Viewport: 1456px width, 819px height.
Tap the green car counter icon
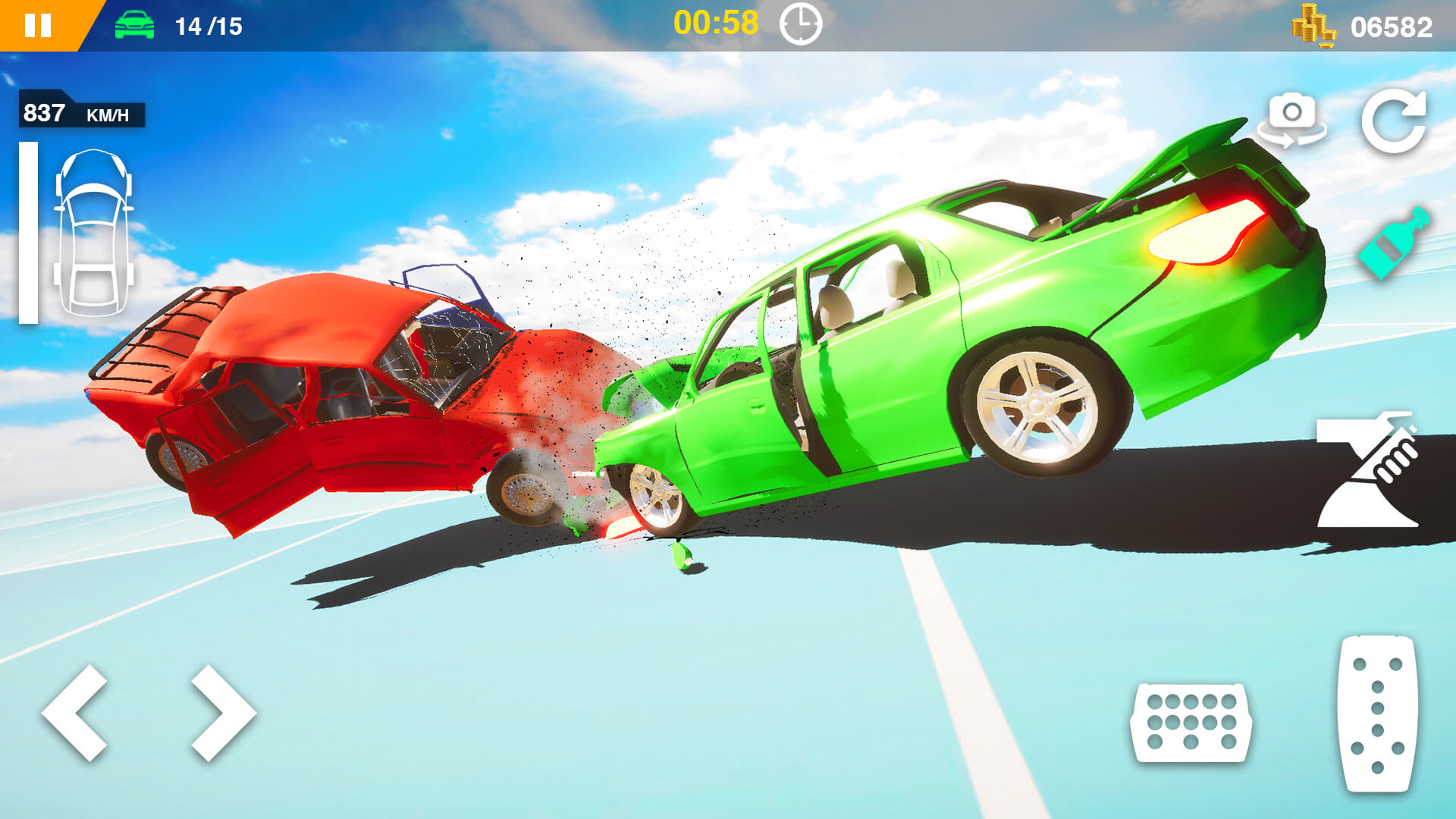136,24
